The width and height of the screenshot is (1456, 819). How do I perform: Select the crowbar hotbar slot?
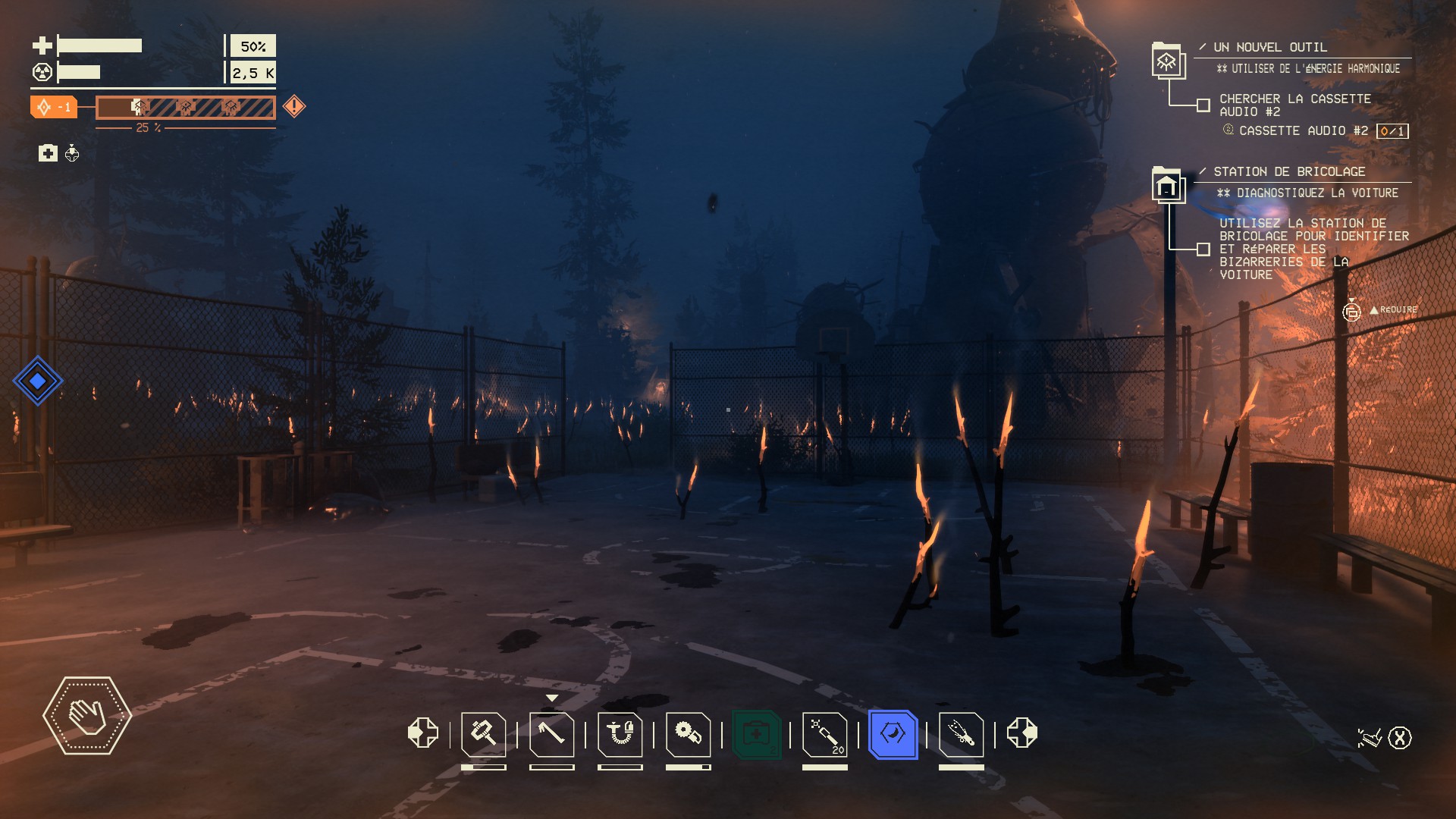pyautogui.click(x=551, y=734)
